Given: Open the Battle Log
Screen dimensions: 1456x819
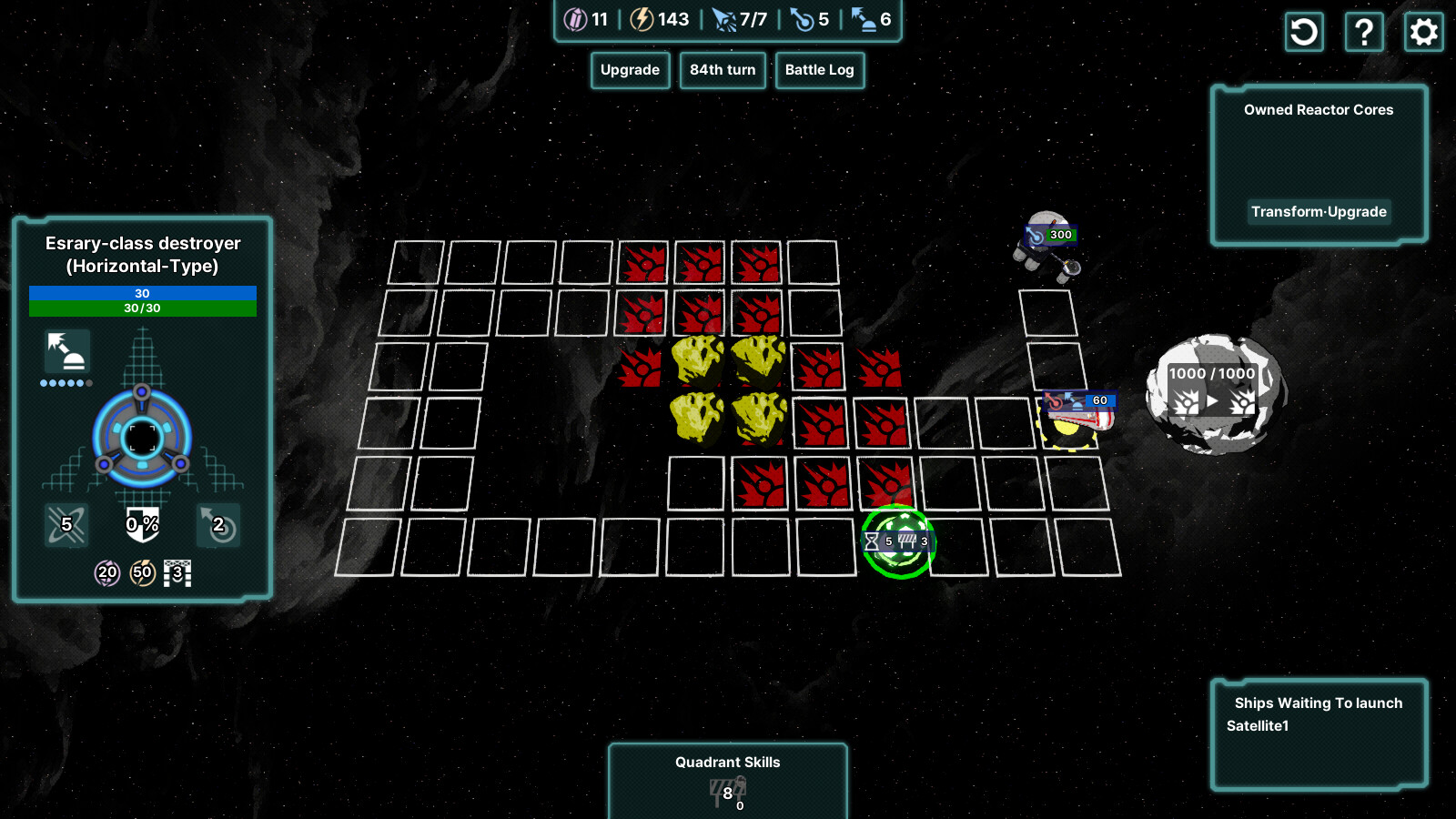Looking at the screenshot, I should click(819, 70).
